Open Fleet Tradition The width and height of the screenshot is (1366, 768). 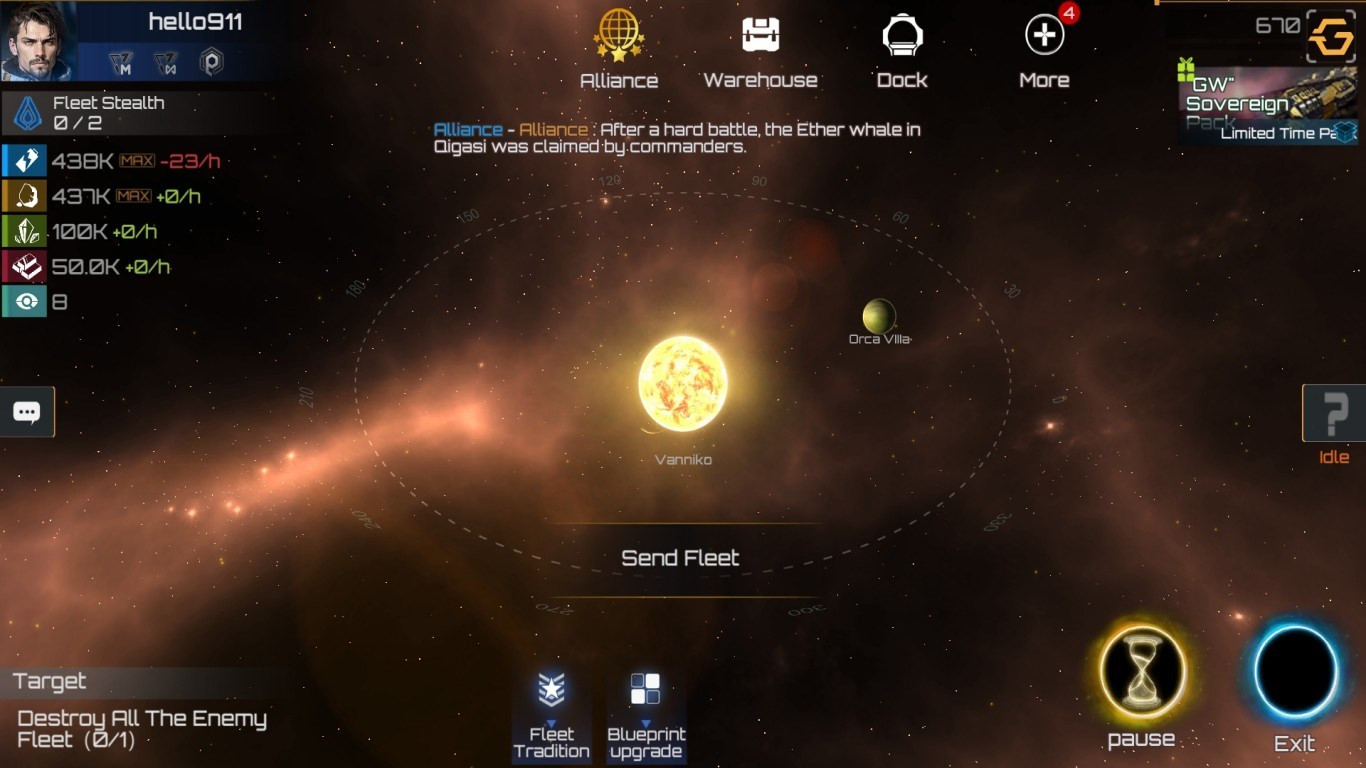tap(551, 716)
